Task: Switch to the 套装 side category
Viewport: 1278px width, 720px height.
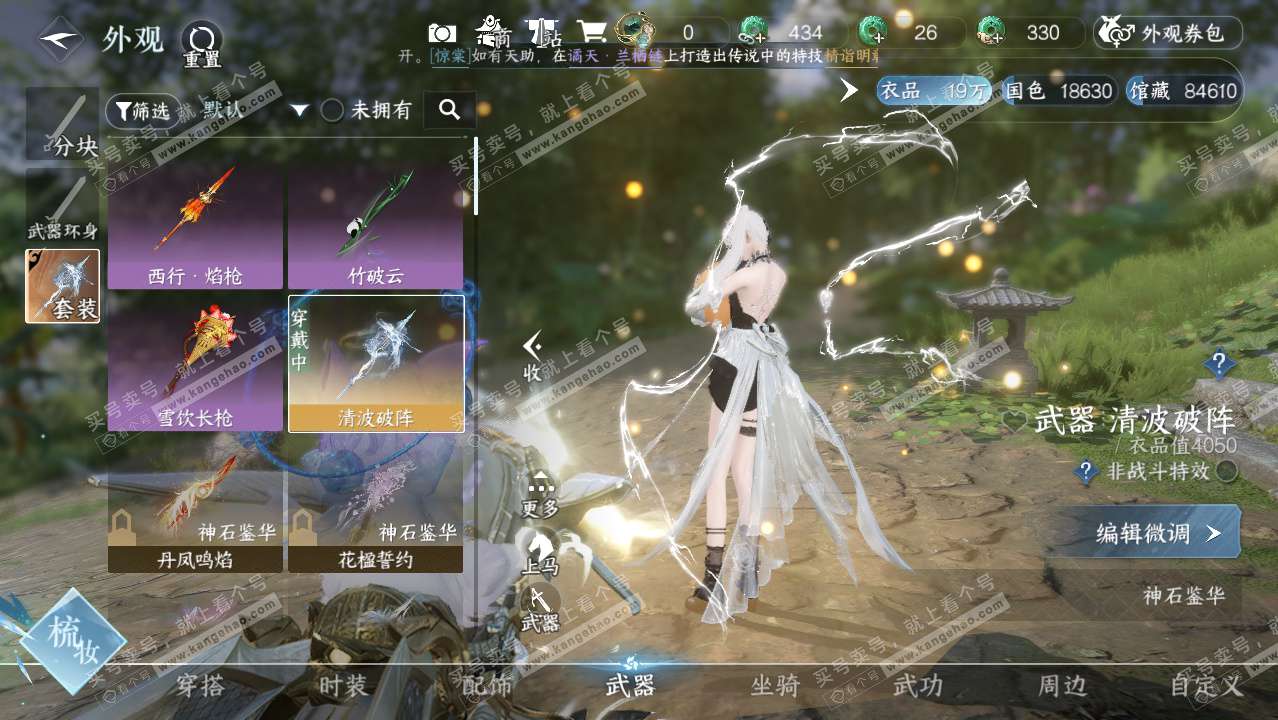Action: tap(62, 286)
